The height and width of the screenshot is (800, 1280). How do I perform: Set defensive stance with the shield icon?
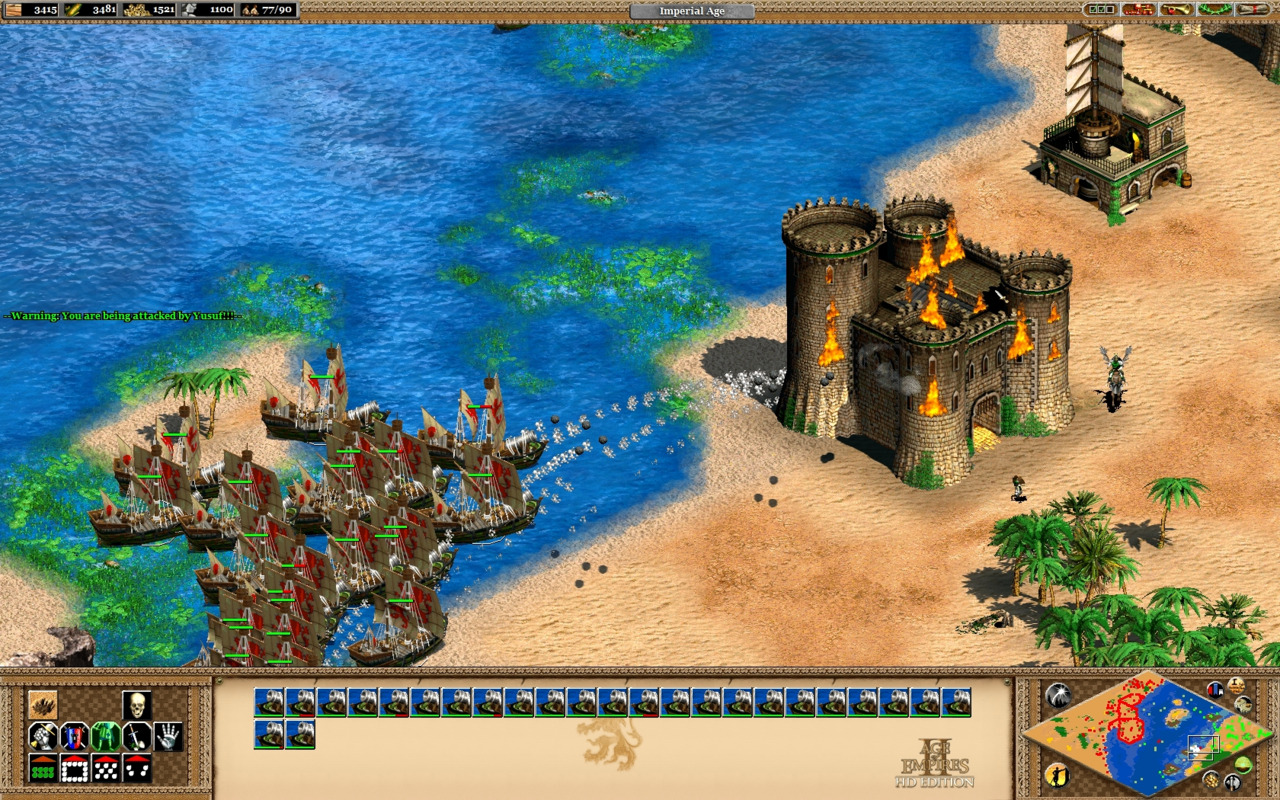pyautogui.click(x=74, y=737)
